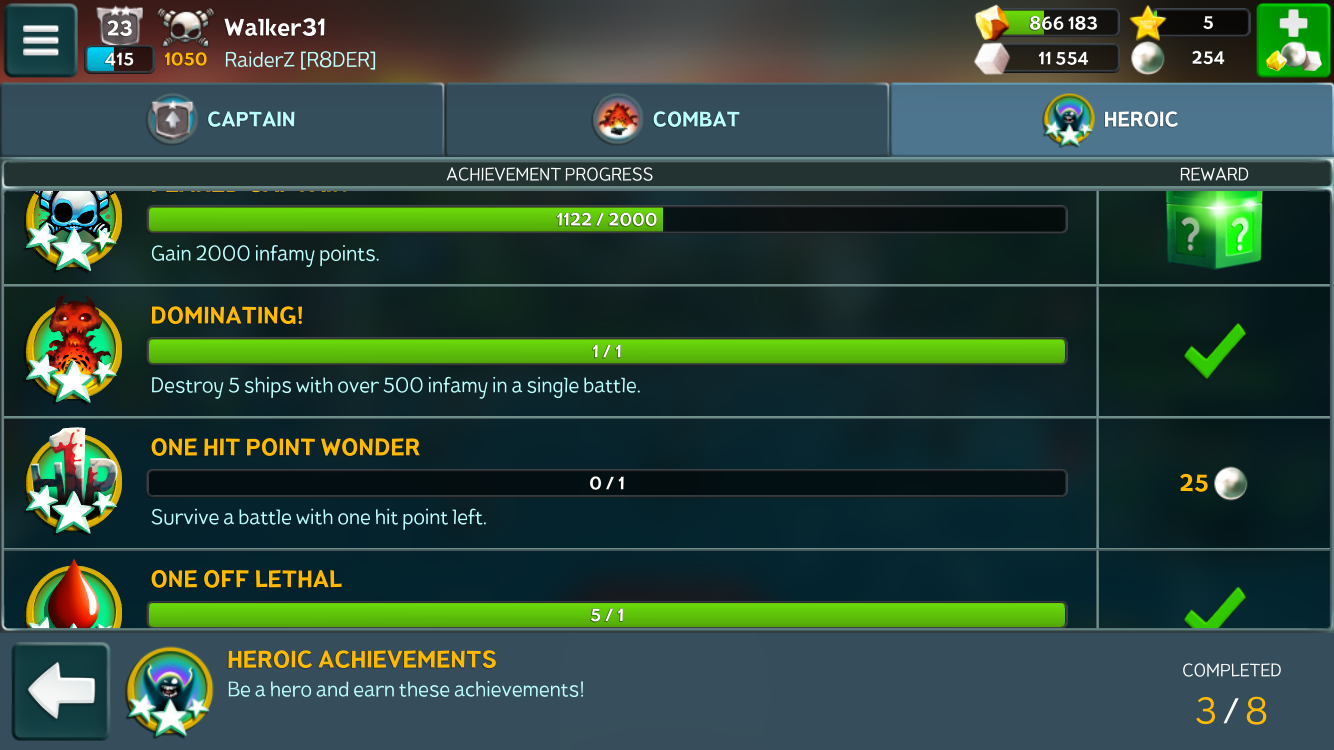The image size is (1334, 750).
Task: Tap the Walker31 player profile name
Action: (x=275, y=27)
